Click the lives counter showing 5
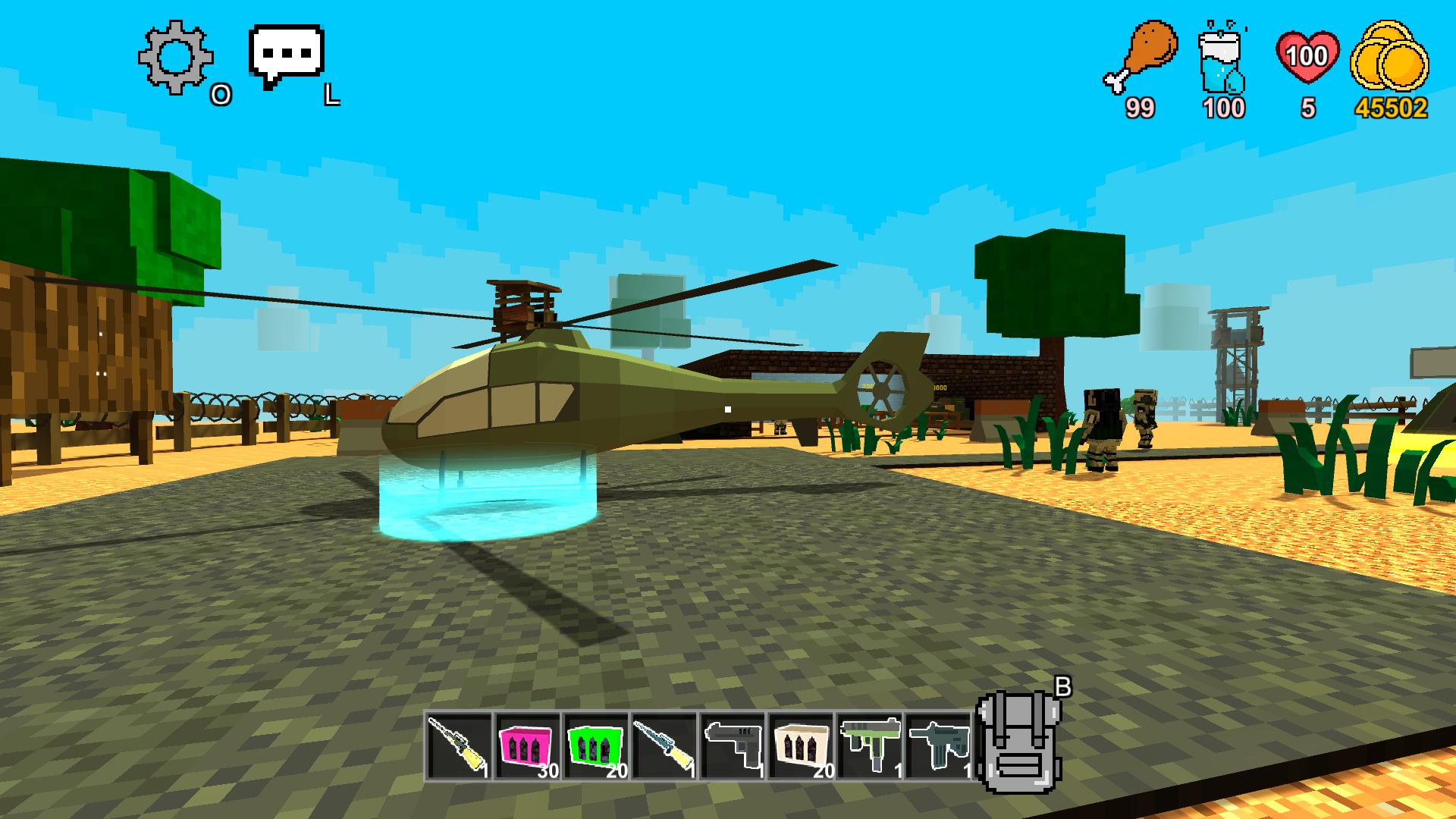The height and width of the screenshot is (819, 1456). click(x=1309, y=106)
